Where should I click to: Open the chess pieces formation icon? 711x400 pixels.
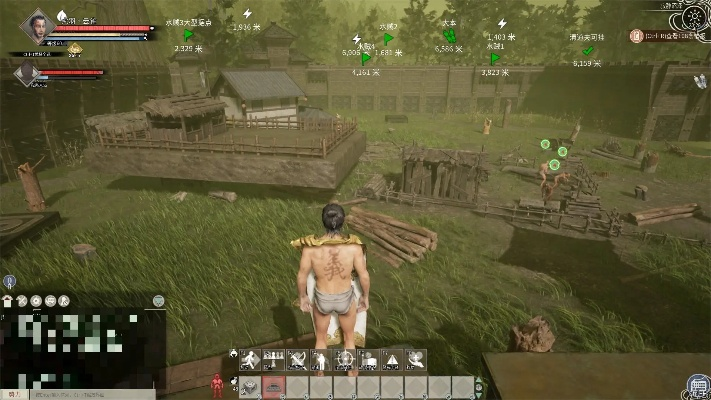click(x=272, y=360)
